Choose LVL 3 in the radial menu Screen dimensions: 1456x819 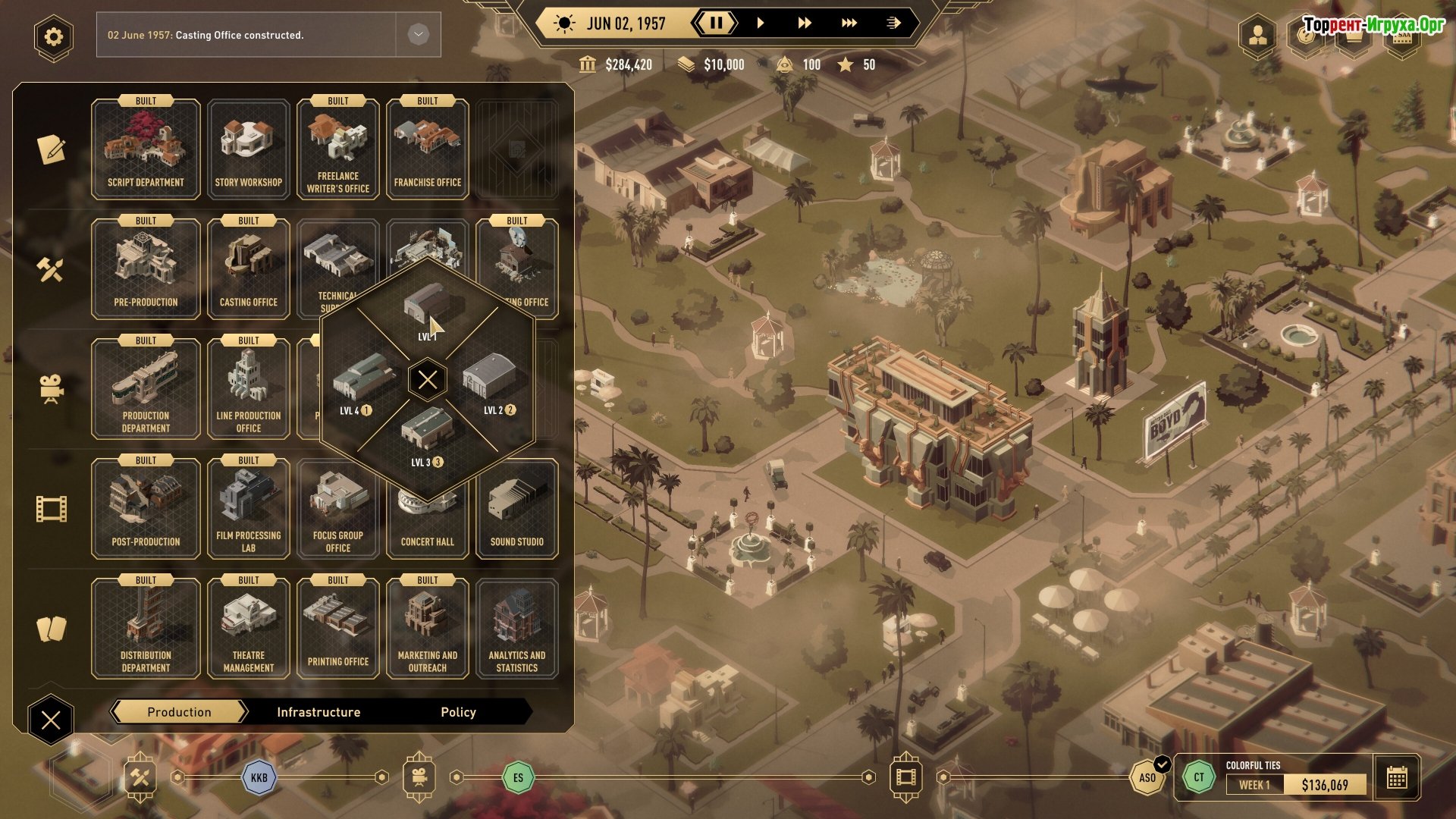coord(428,435)
